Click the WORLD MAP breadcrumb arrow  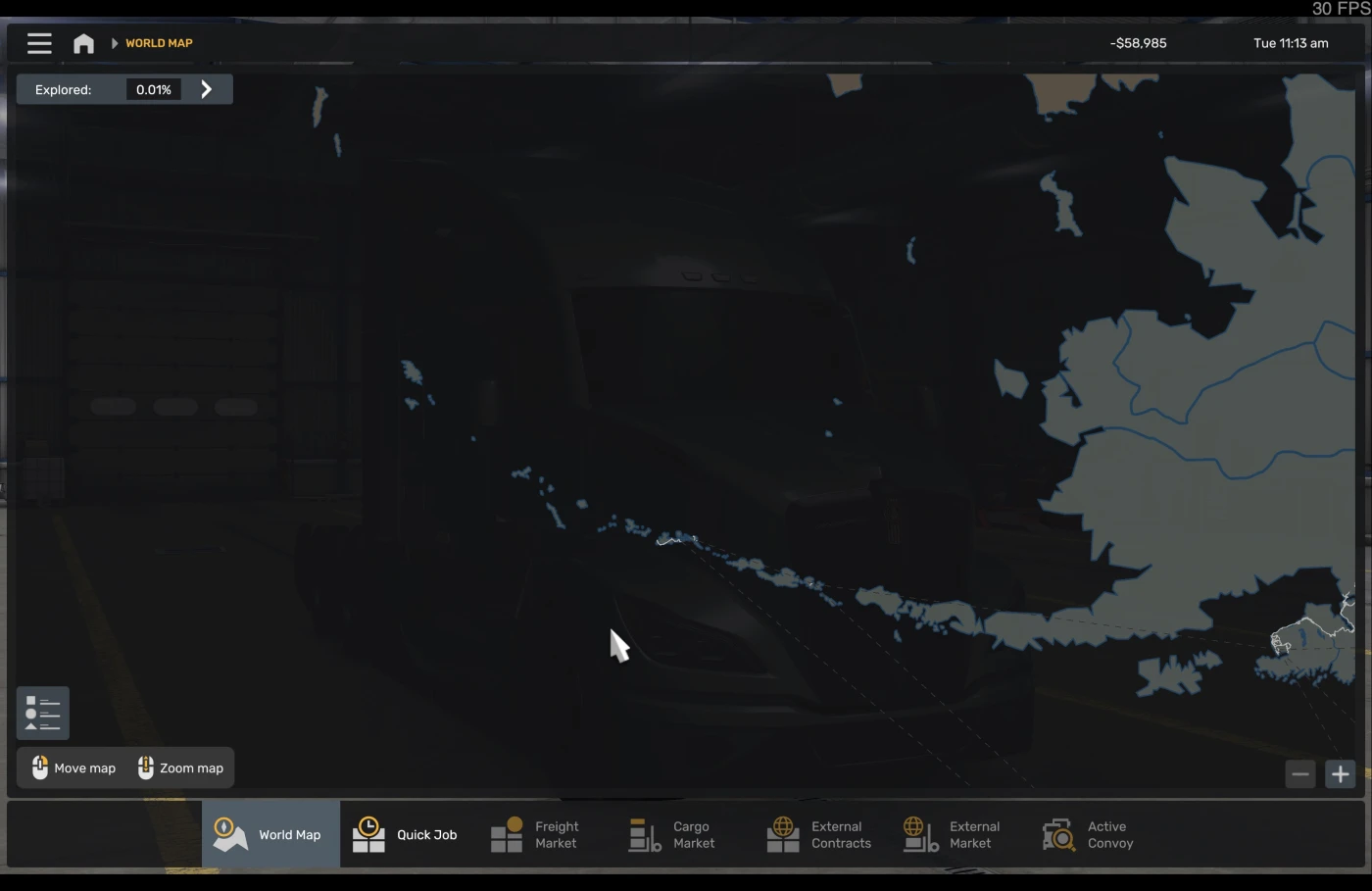(113, 43)
